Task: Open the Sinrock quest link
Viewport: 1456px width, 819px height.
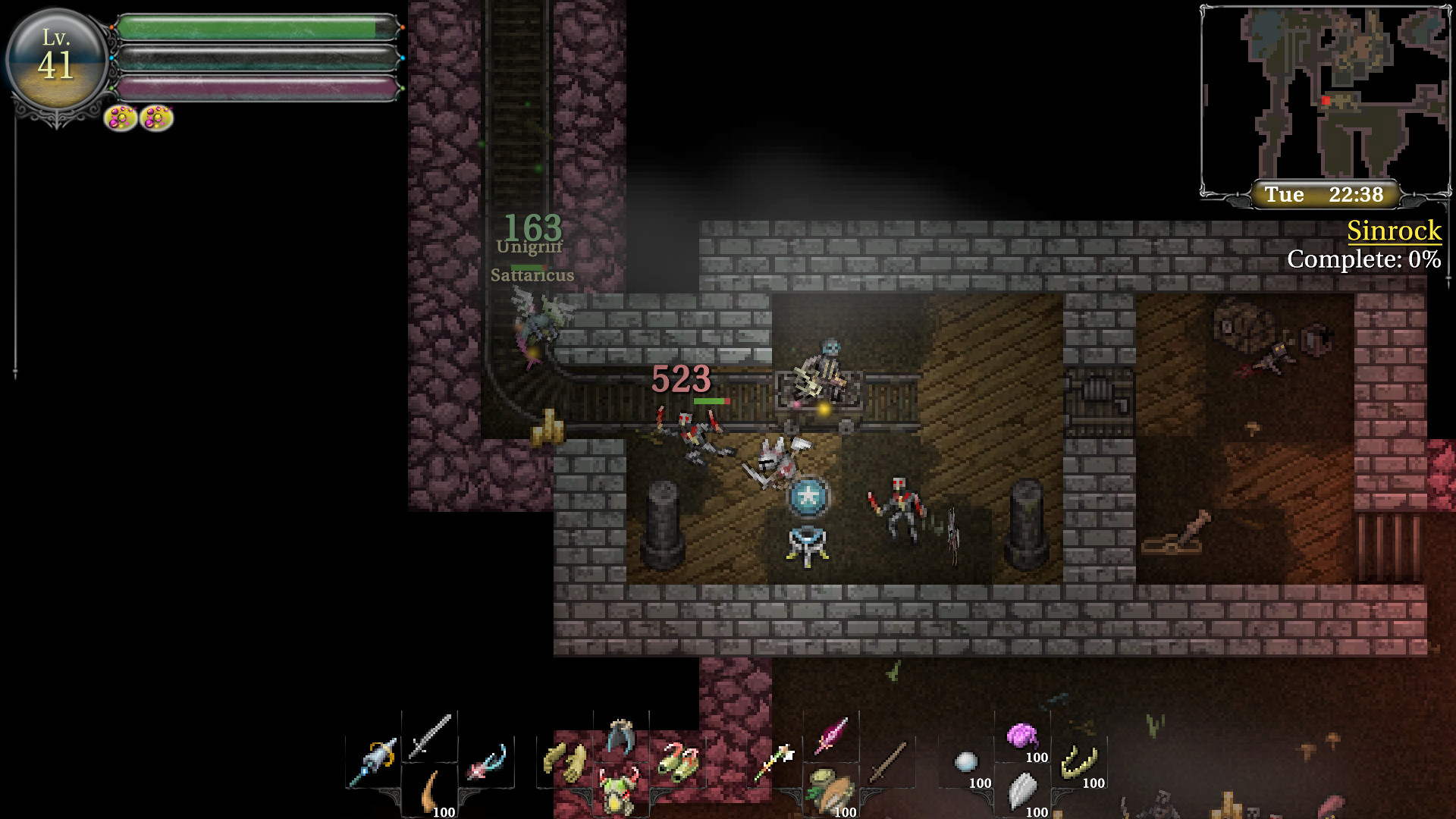Action: click(x=1394, y=231)
